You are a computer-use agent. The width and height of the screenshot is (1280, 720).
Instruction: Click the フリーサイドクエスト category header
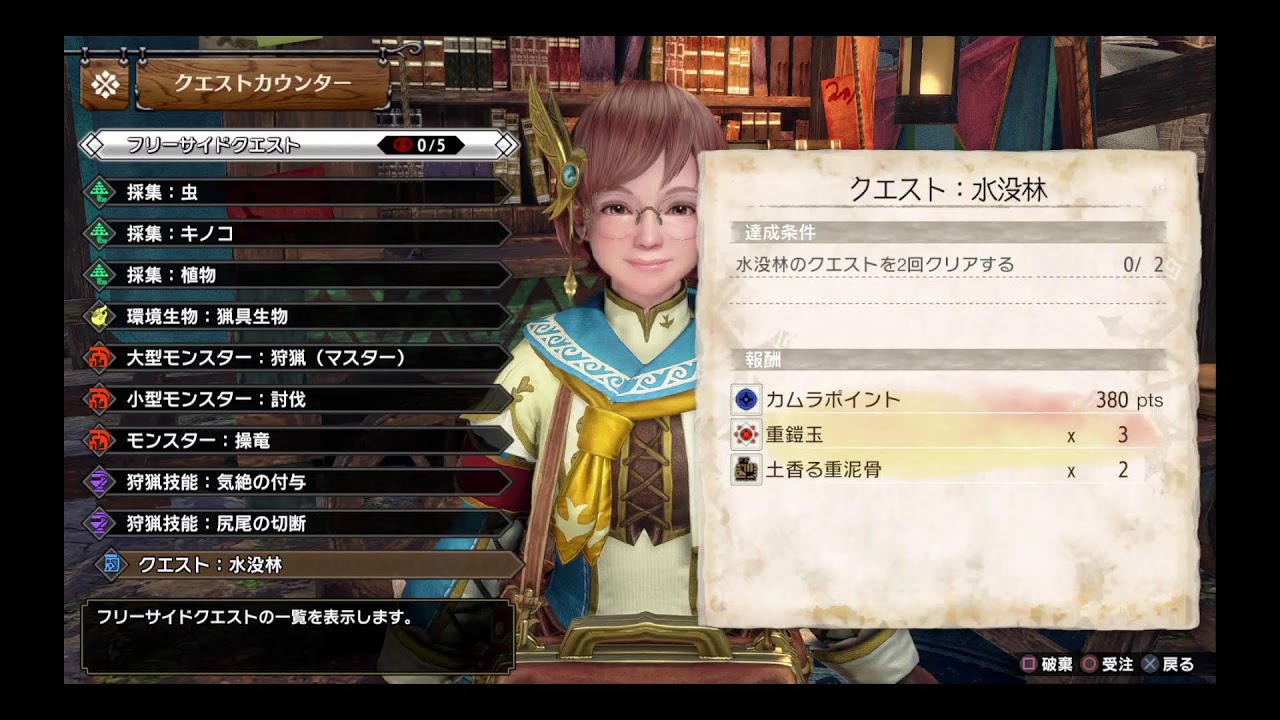click(300, 145)
